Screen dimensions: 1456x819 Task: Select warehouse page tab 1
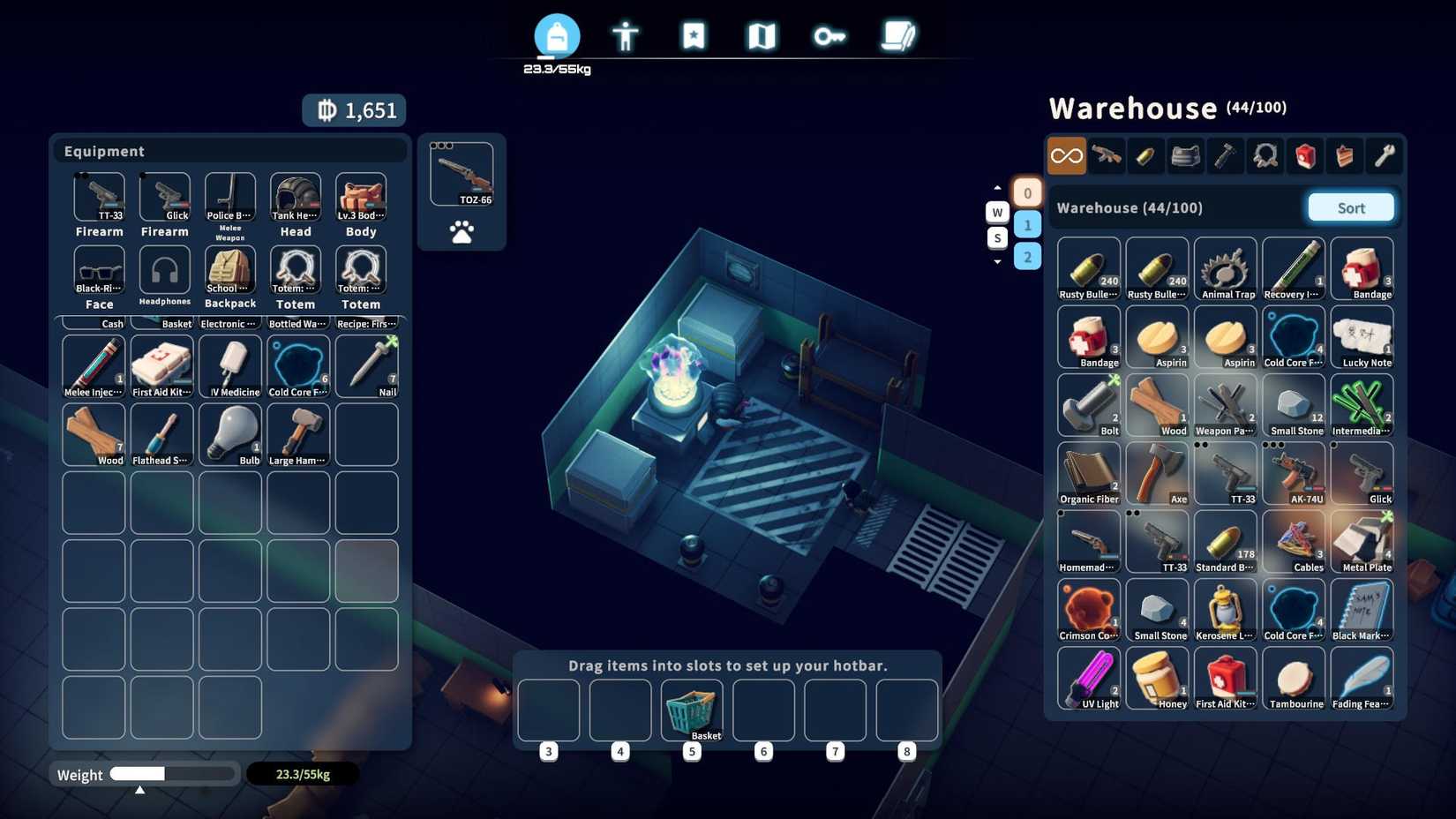click(x=1027, y=224)
